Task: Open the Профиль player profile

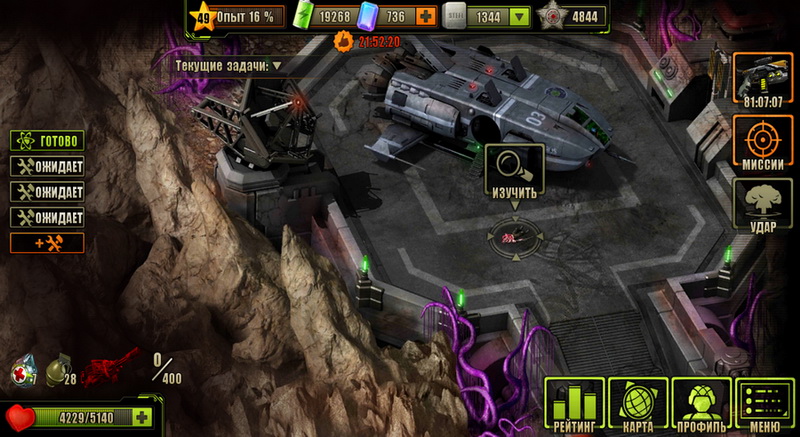Action: (x=701, y=405)
